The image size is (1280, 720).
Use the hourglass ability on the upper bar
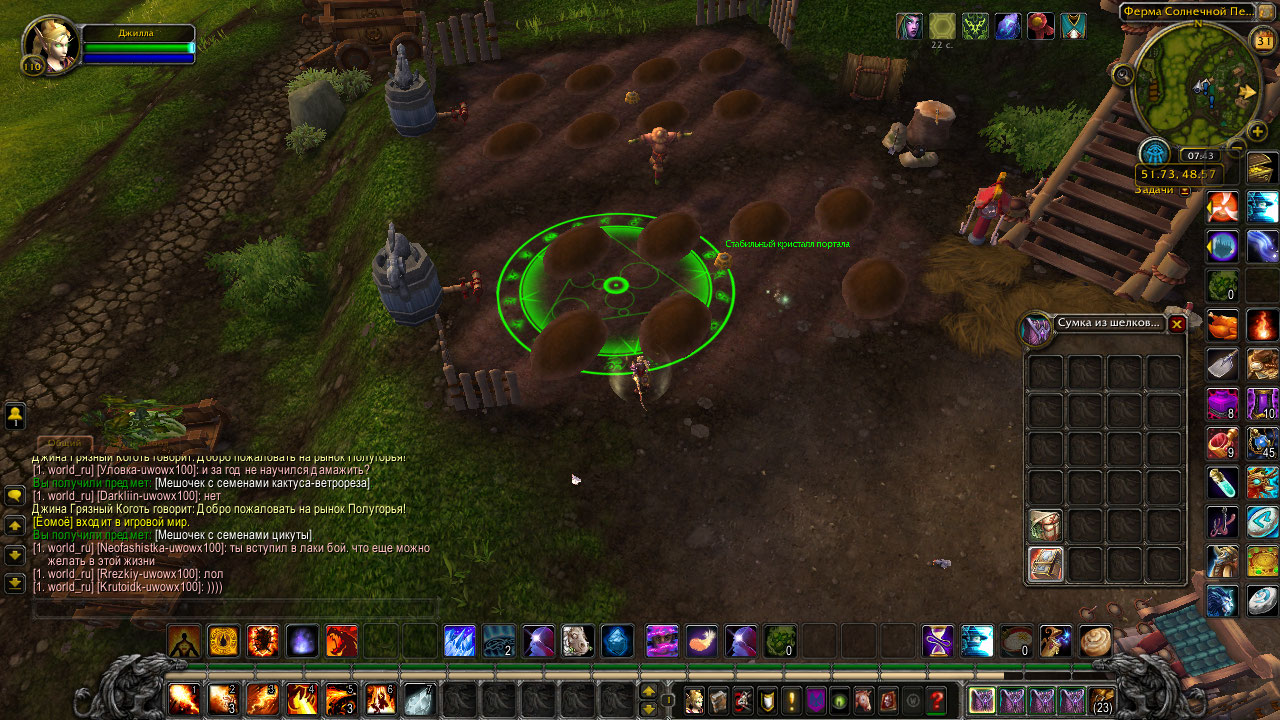tap(938, 641)
